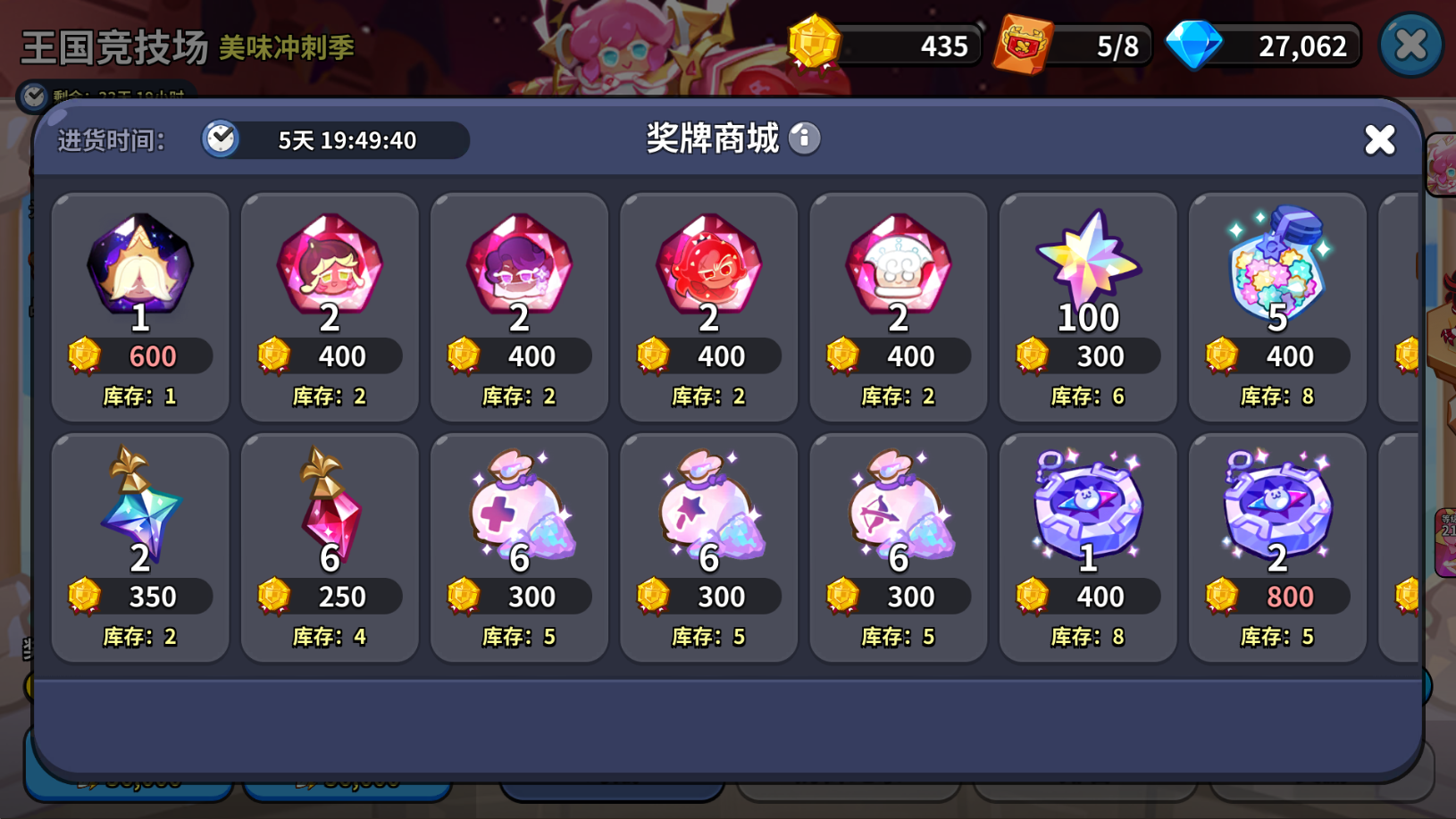Image resolution: width=1456 pixels, height=819 pixels.
Task: Buy the blue crystal with gold top
Action: point(140,547)
